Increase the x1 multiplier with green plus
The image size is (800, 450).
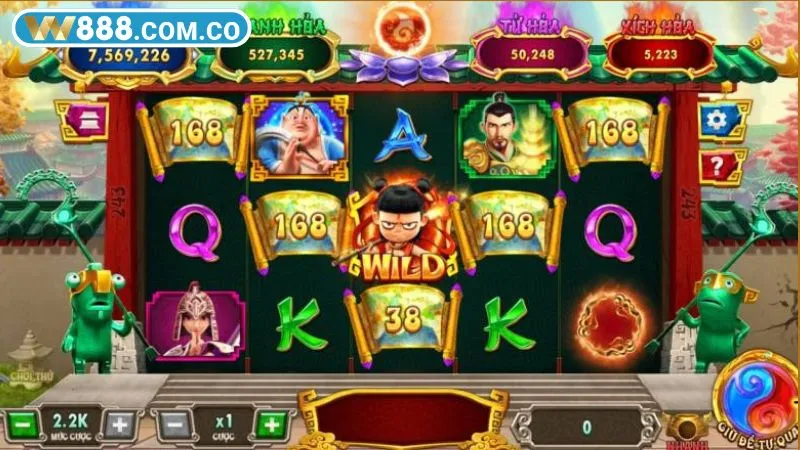point(269,424)
